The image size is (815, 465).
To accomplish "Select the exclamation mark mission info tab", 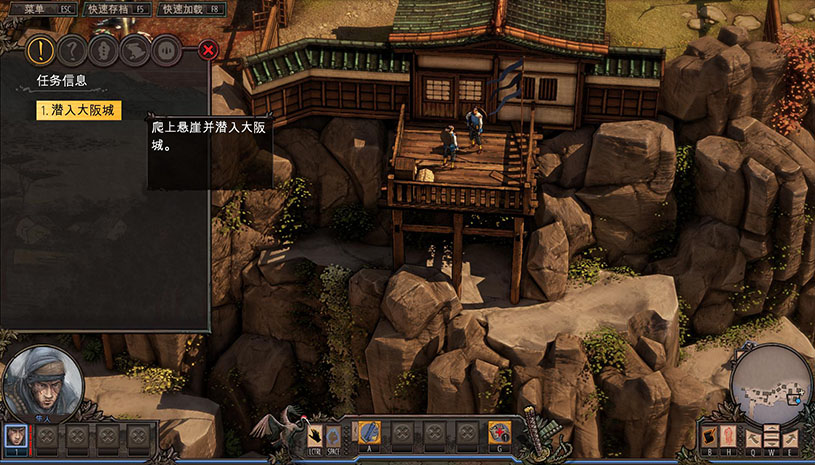I will tap(40, 49).
